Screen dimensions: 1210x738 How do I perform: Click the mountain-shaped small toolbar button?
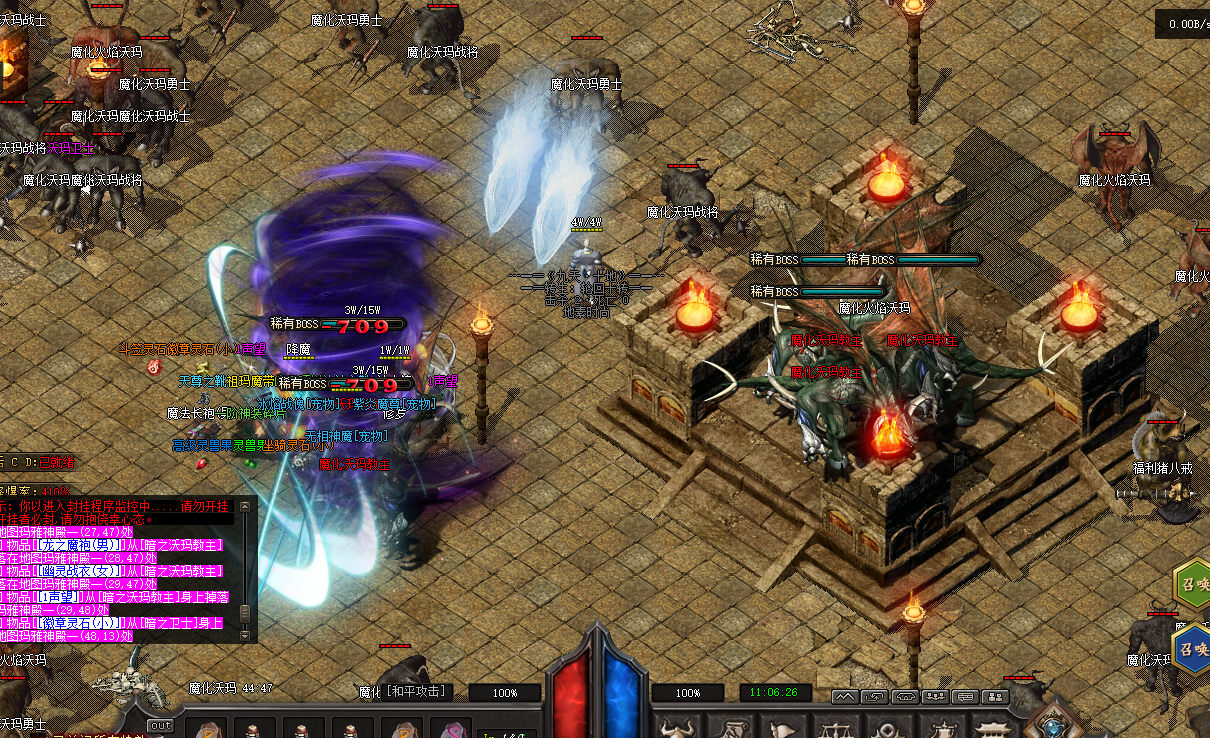(845, 696)
